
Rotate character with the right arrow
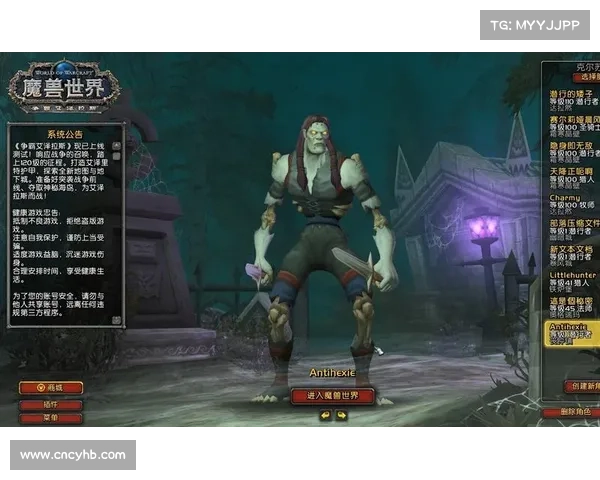coord(341,415)
